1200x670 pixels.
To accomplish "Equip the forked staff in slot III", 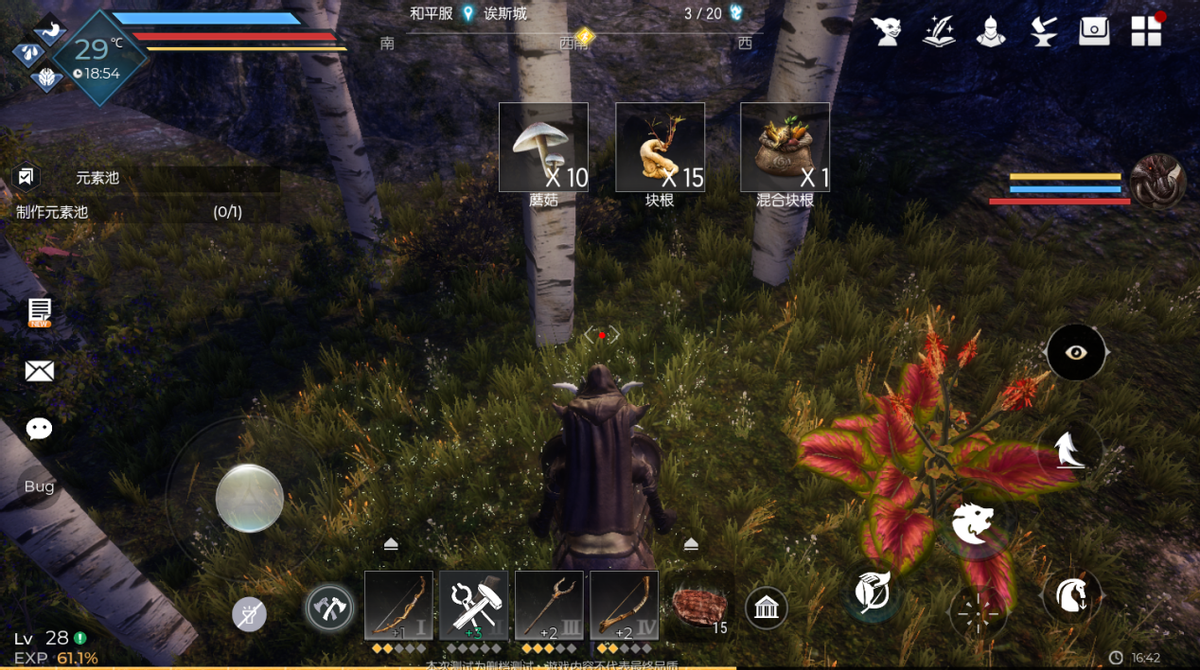I will point(549,606).
